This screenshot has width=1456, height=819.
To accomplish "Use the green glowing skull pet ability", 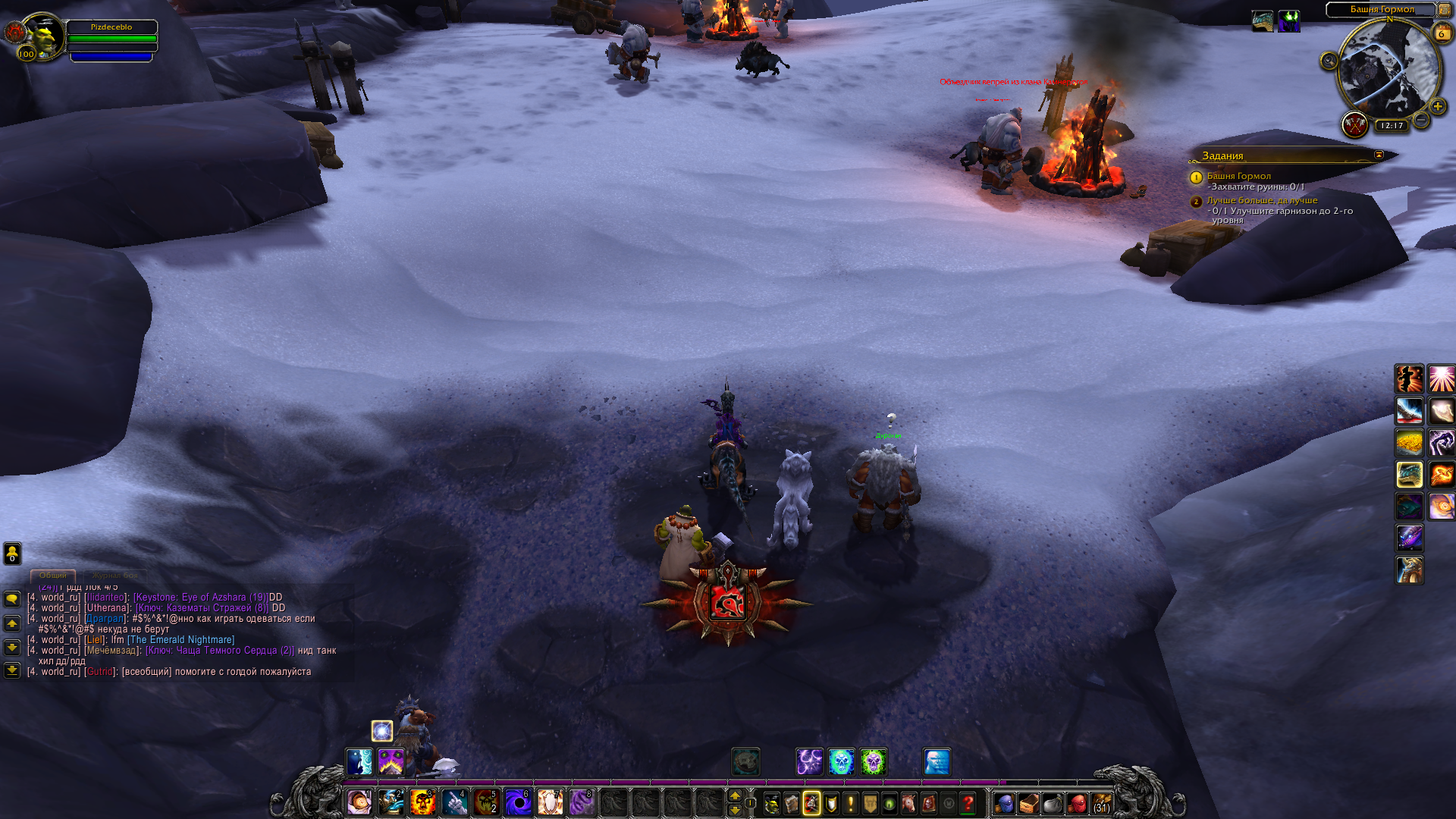I will [x=873, y=762].
